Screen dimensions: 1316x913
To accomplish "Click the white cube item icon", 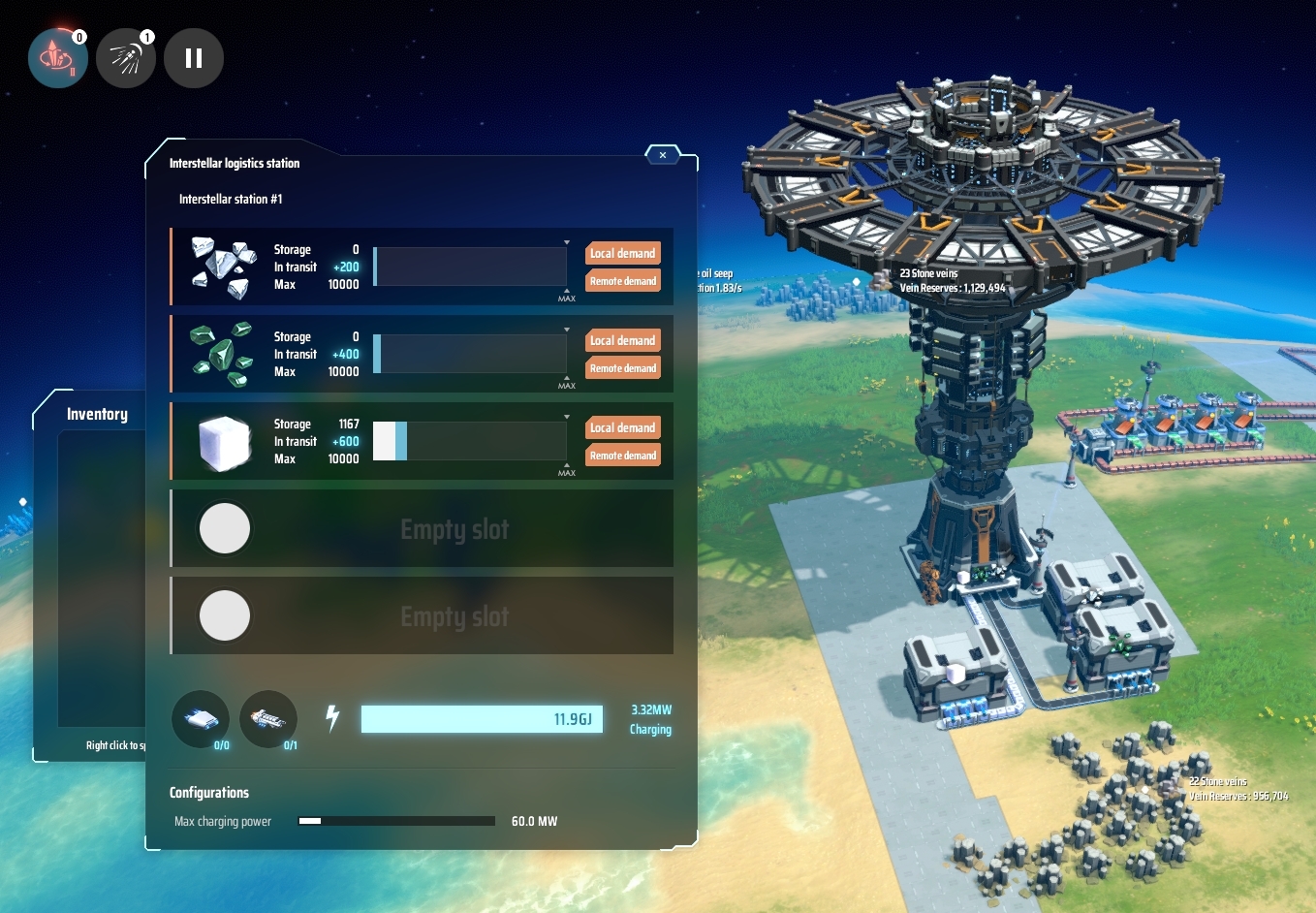I will coord(224,441).
